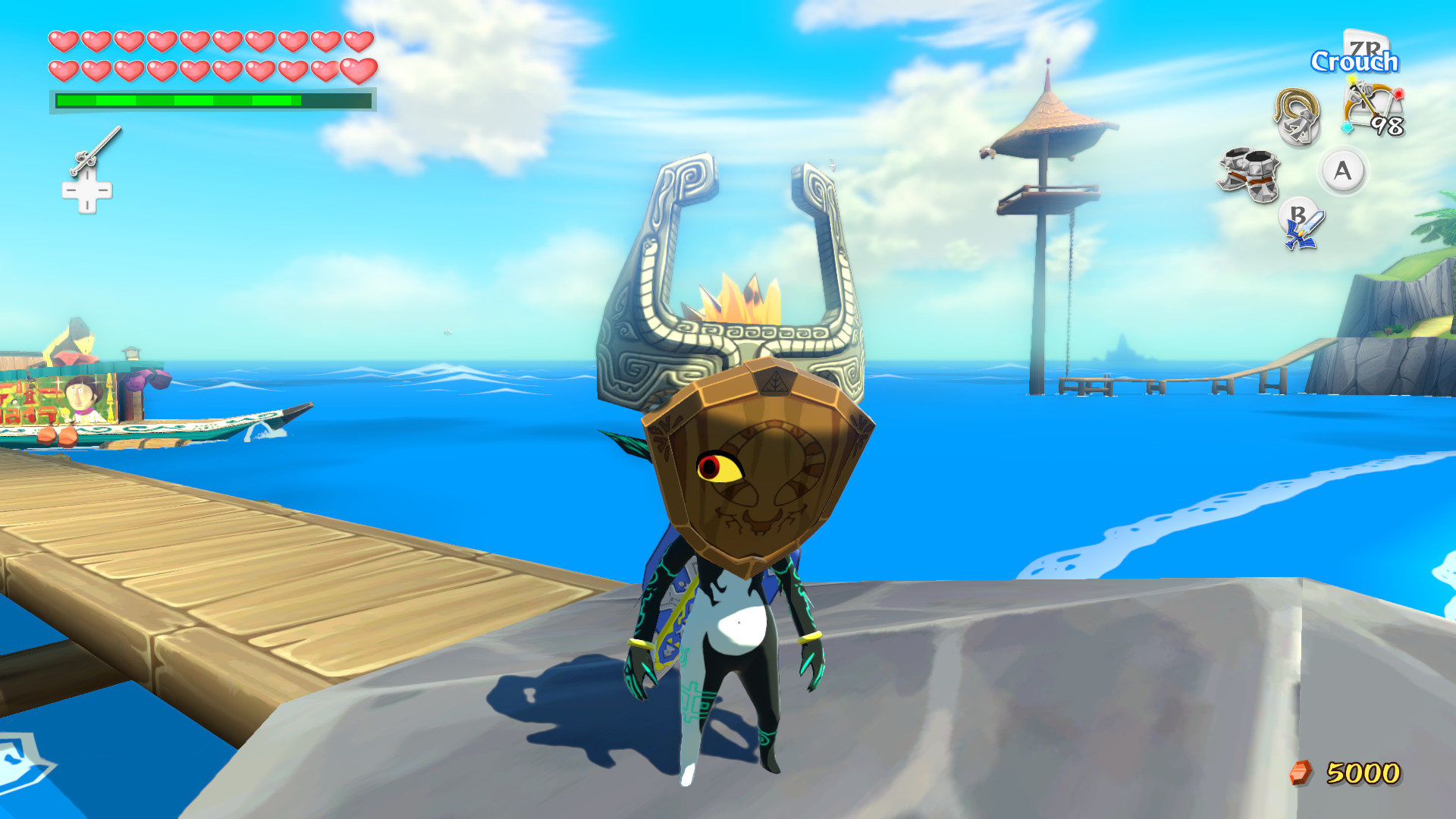
Task: Click the last heart in the bottom row
Action: (360, 71)
